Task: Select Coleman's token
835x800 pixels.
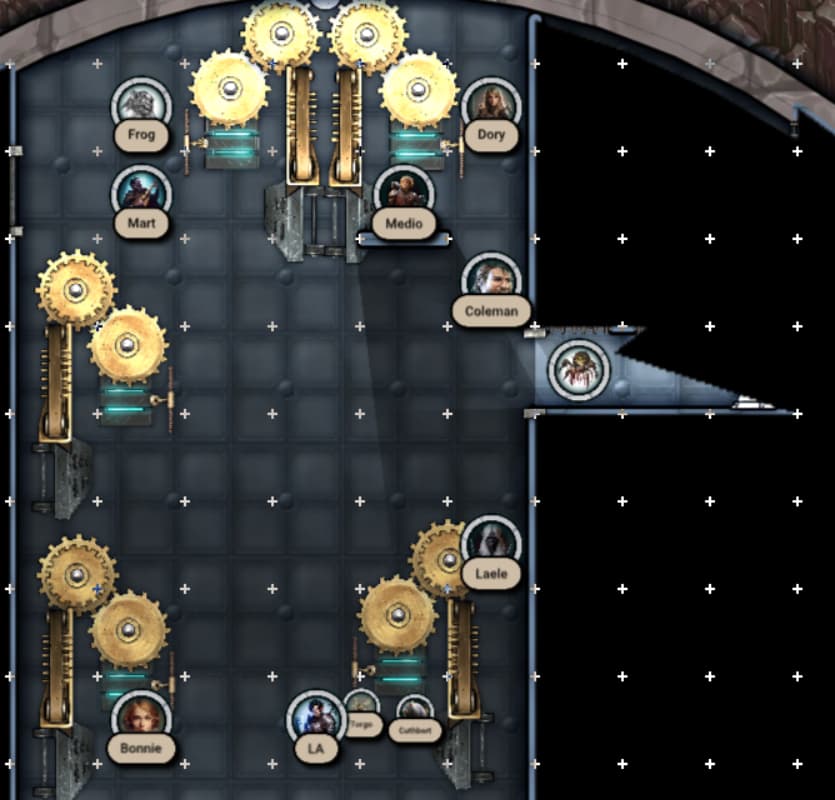Action: point(492,279)
